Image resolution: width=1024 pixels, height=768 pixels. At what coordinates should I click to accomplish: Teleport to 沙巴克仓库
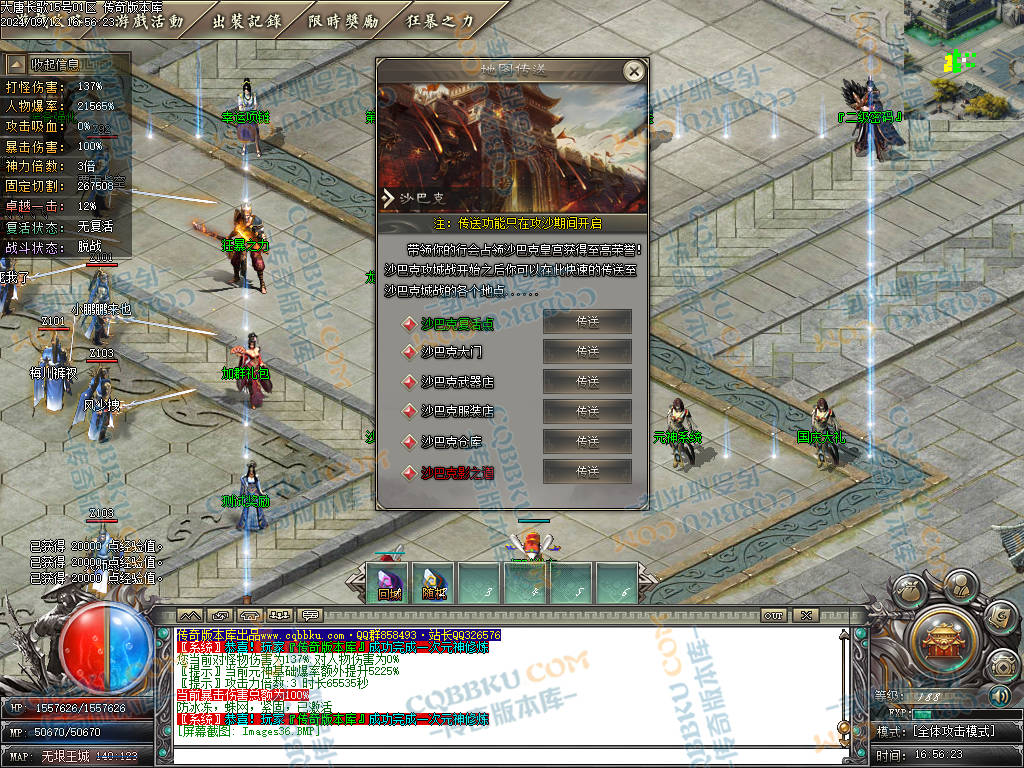(x=587, y=441)
